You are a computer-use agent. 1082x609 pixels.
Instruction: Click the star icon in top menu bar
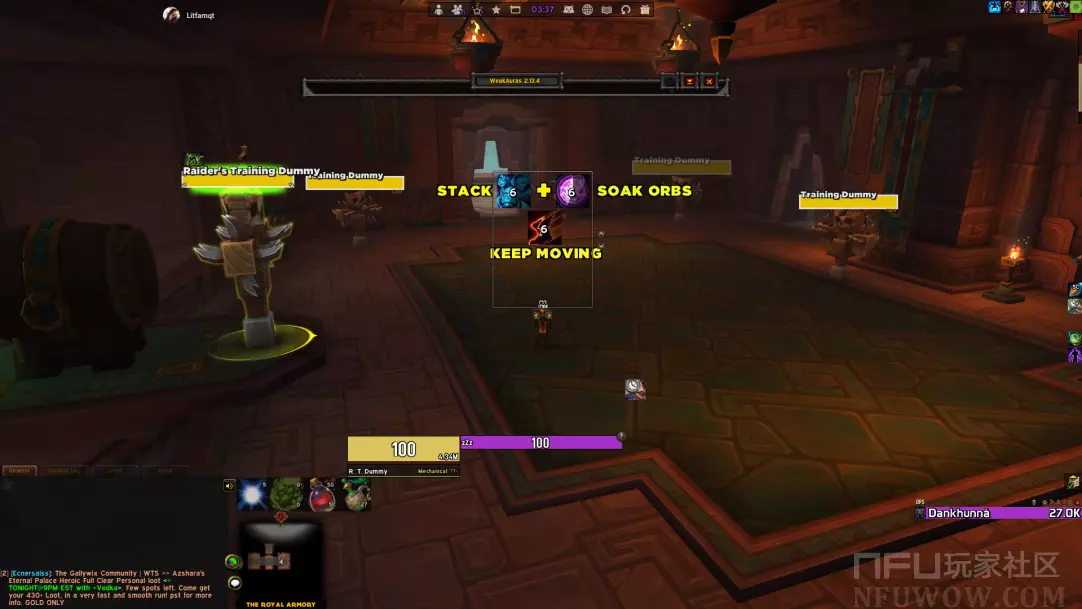pos(496,10)
